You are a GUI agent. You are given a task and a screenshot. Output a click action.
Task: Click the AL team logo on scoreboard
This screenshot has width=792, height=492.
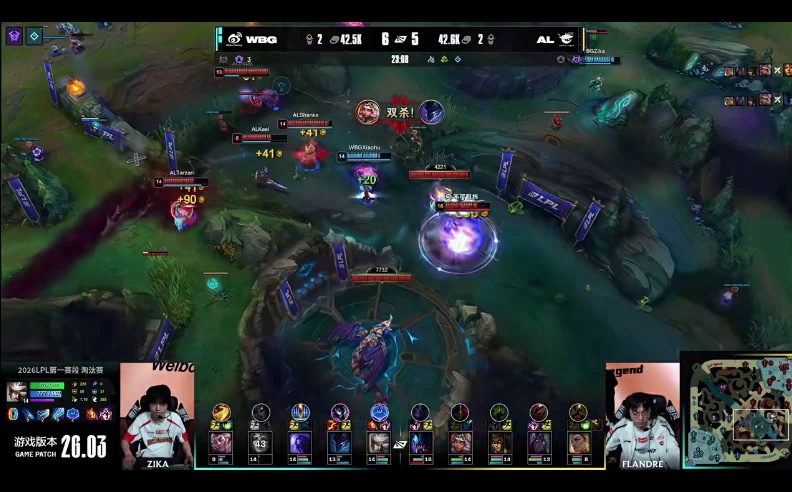click(566, 39)
